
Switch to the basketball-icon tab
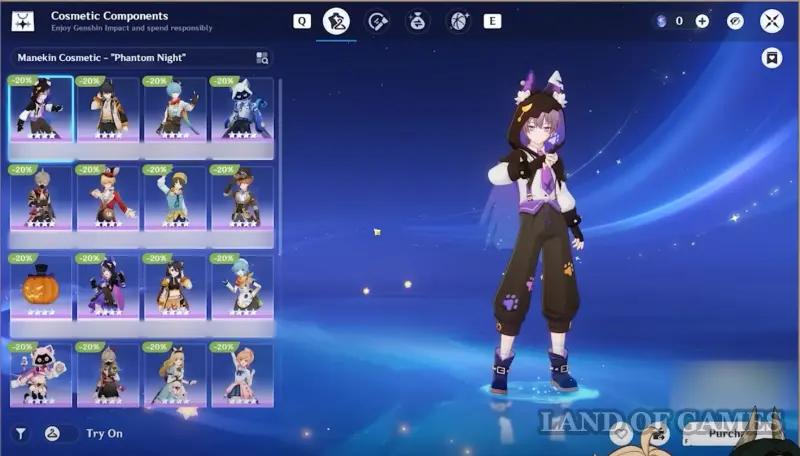coord(458,21)
